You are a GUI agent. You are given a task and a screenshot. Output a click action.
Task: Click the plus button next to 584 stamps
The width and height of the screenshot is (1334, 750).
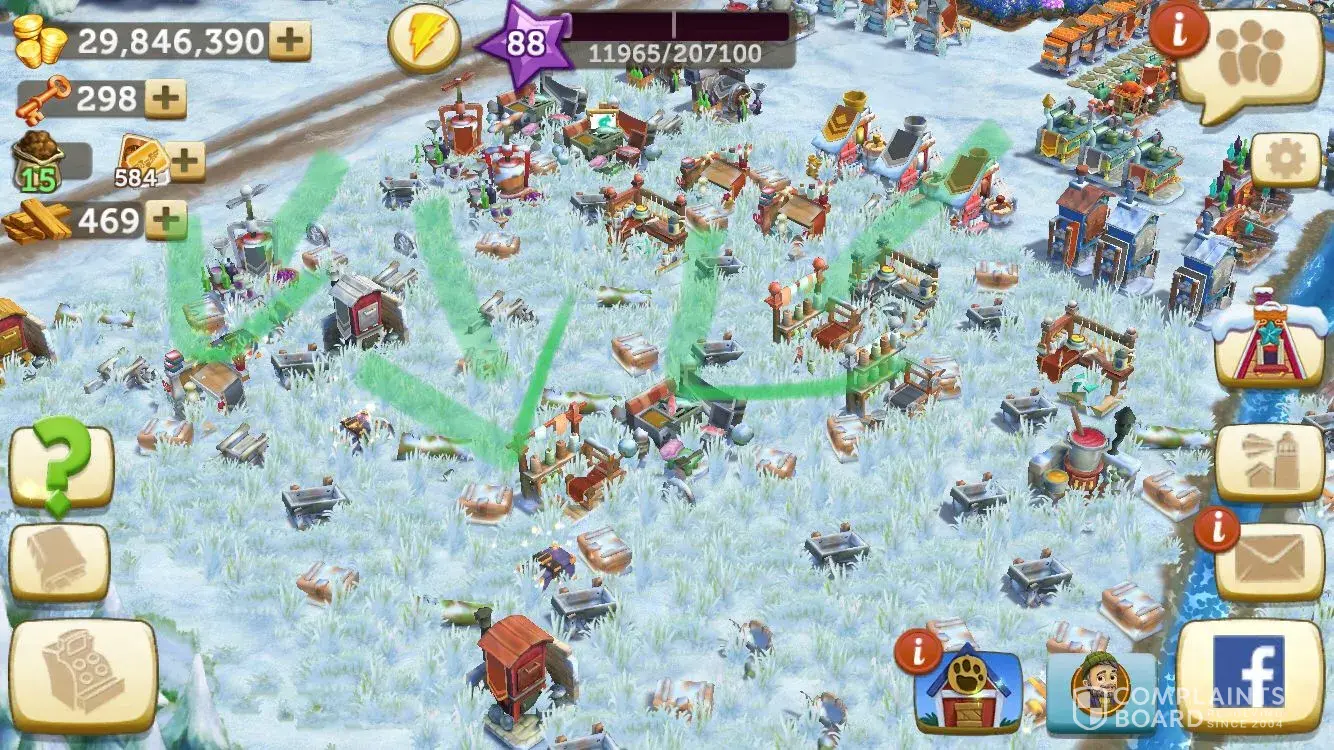pos(187,160)
